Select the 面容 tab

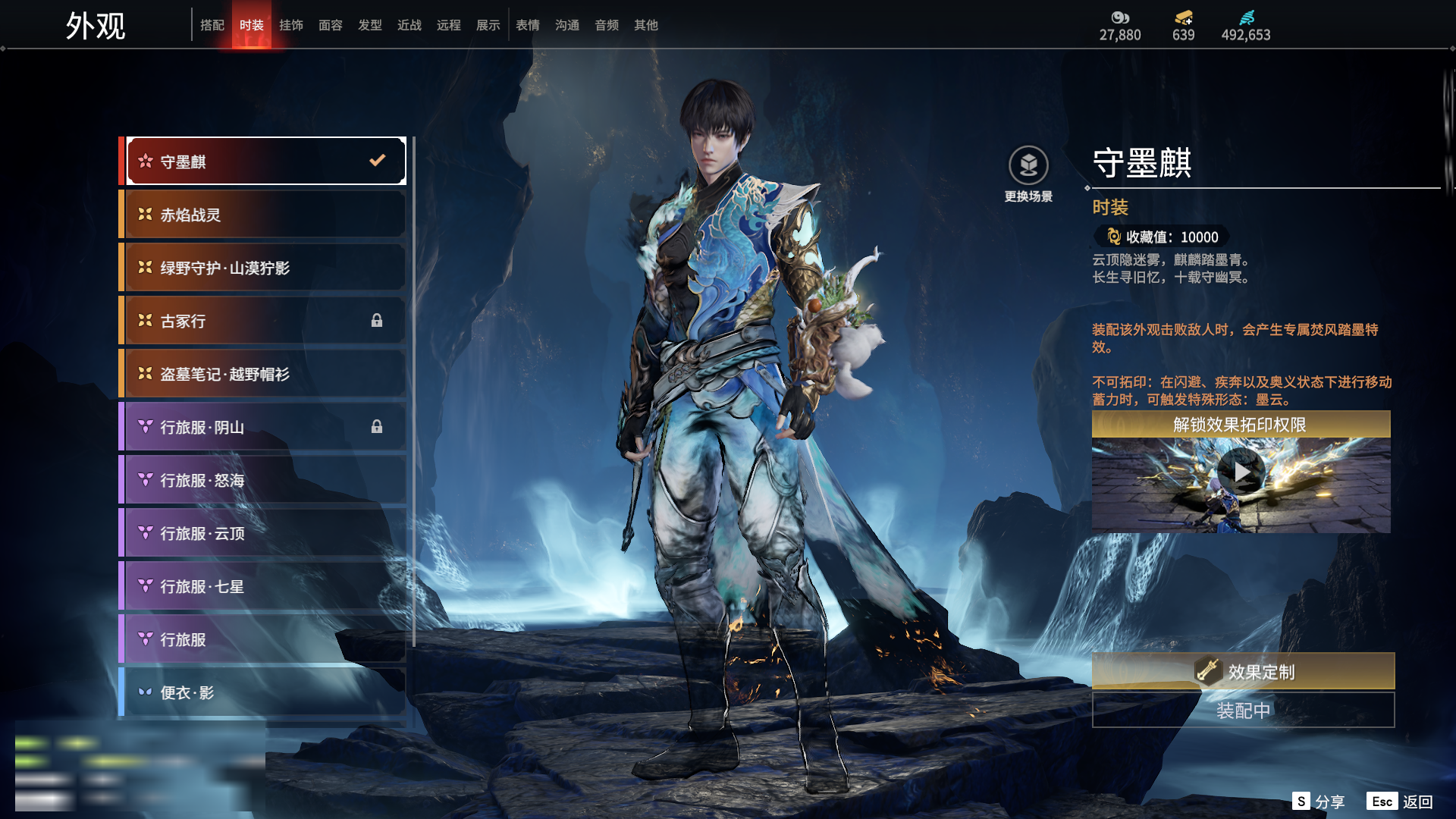331,25
